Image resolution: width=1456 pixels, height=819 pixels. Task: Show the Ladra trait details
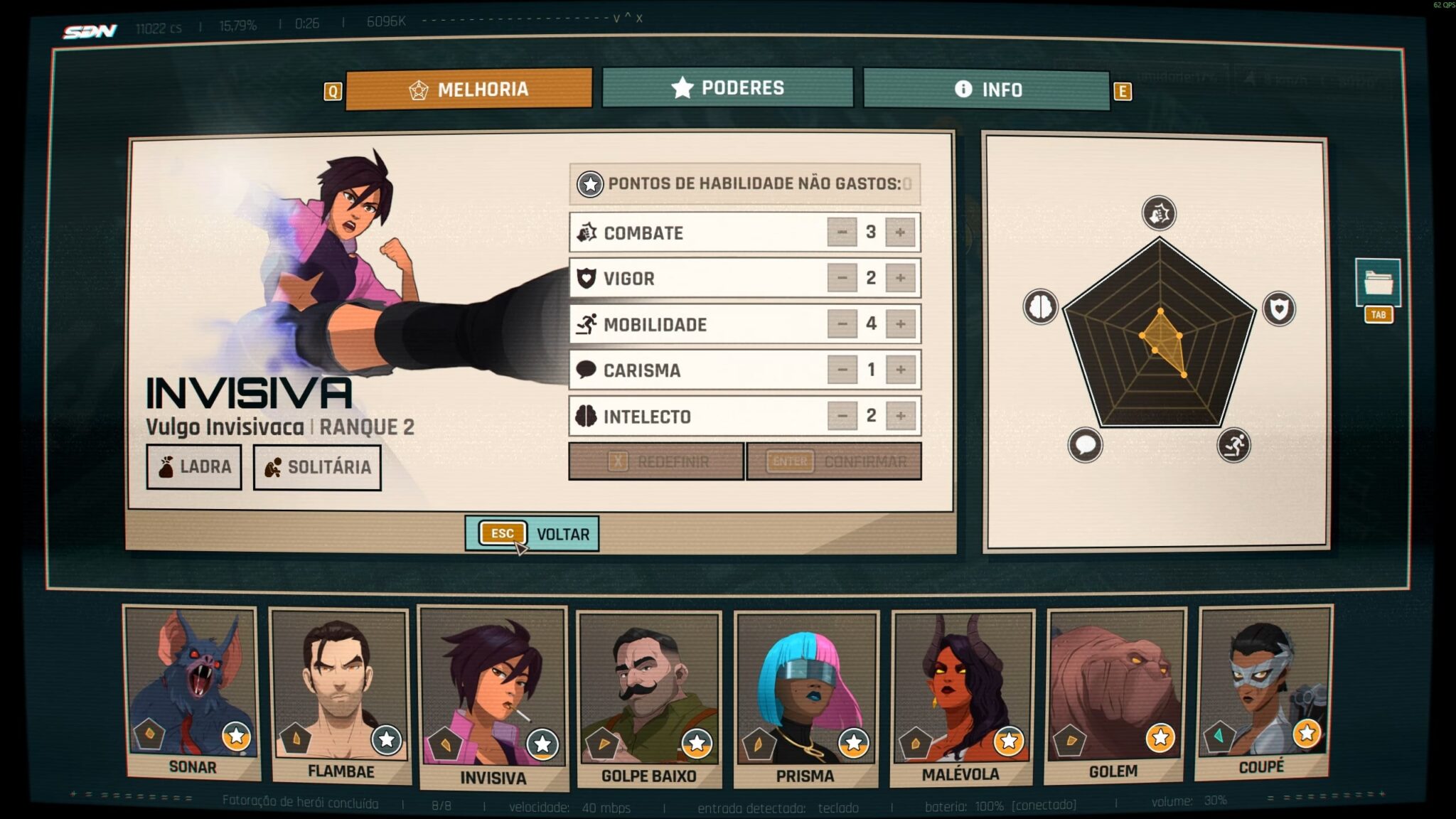pos(194,467)
